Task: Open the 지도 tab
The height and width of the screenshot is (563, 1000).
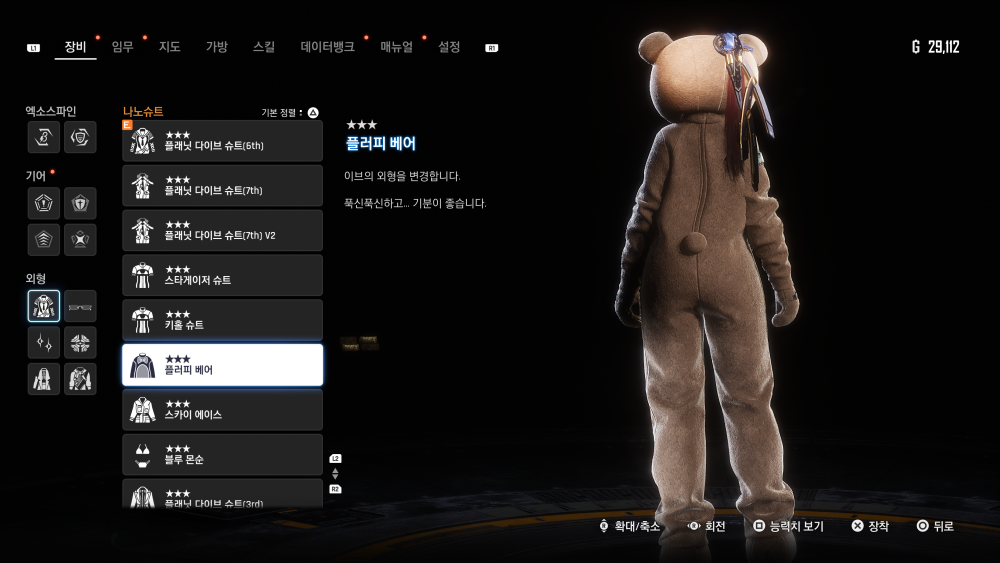Action: point(169,47)
